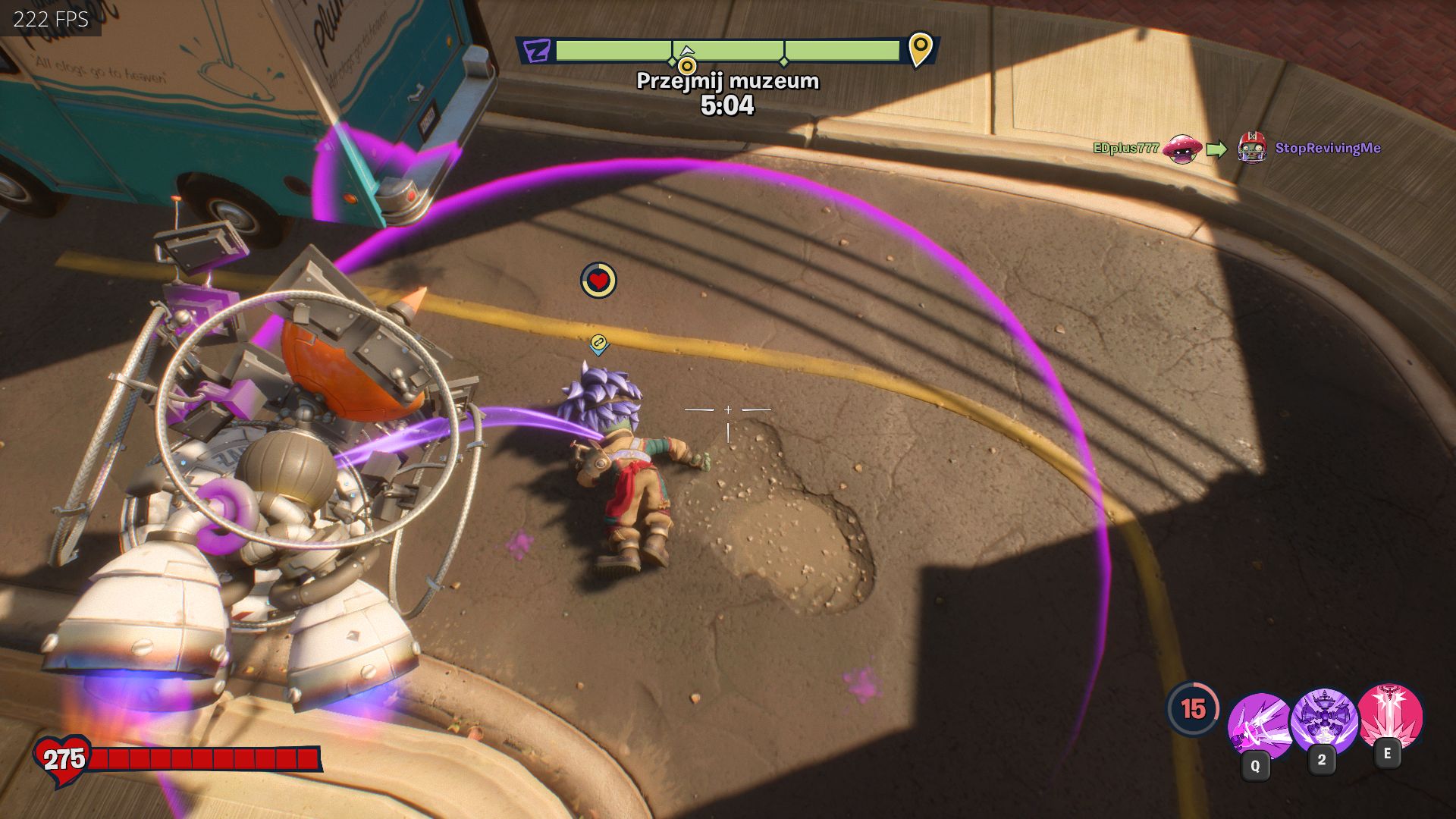Click the "Przejmij muzeum" objective label

(727, 80)
